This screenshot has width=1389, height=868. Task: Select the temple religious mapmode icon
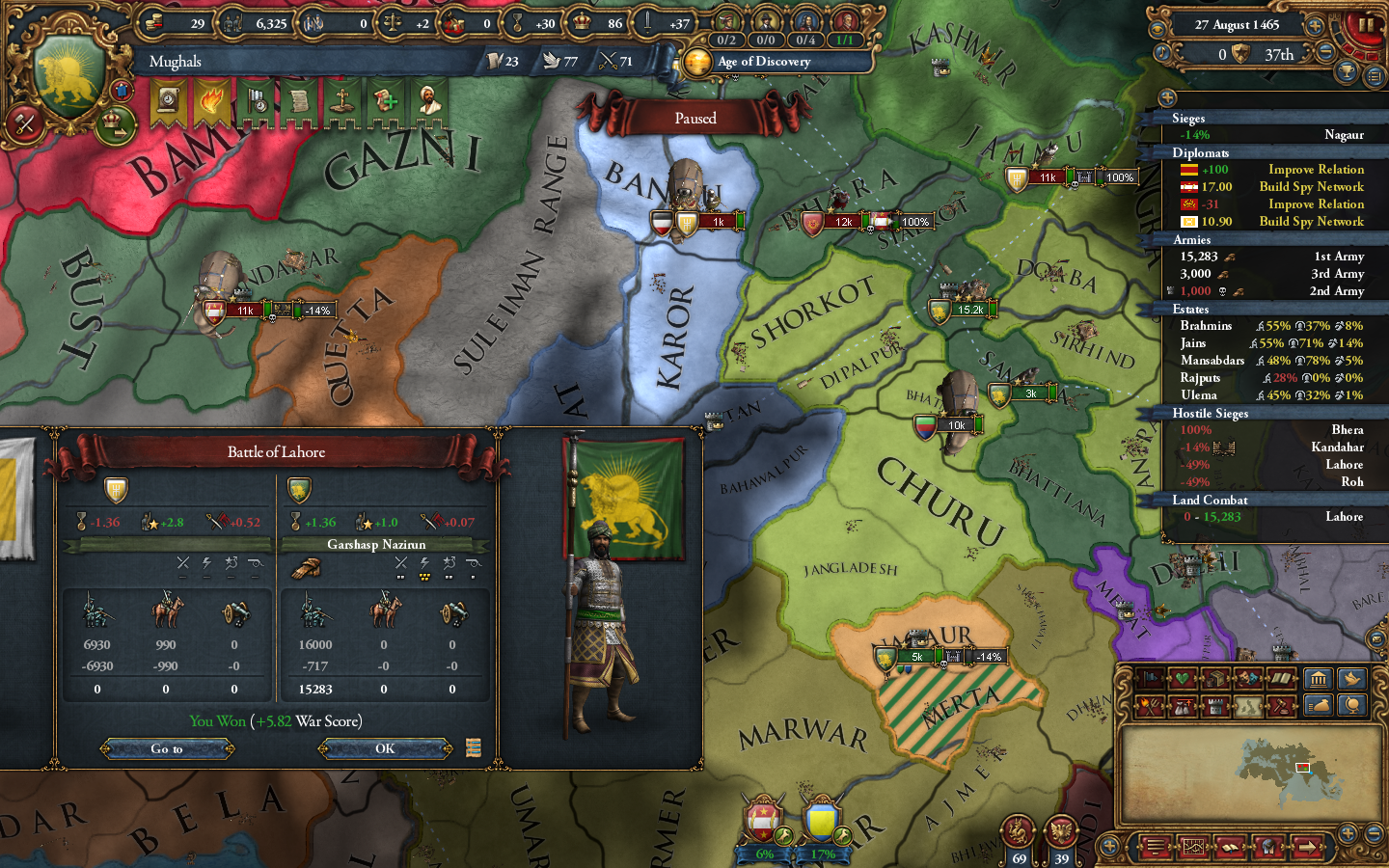[x=1320, y=679]
